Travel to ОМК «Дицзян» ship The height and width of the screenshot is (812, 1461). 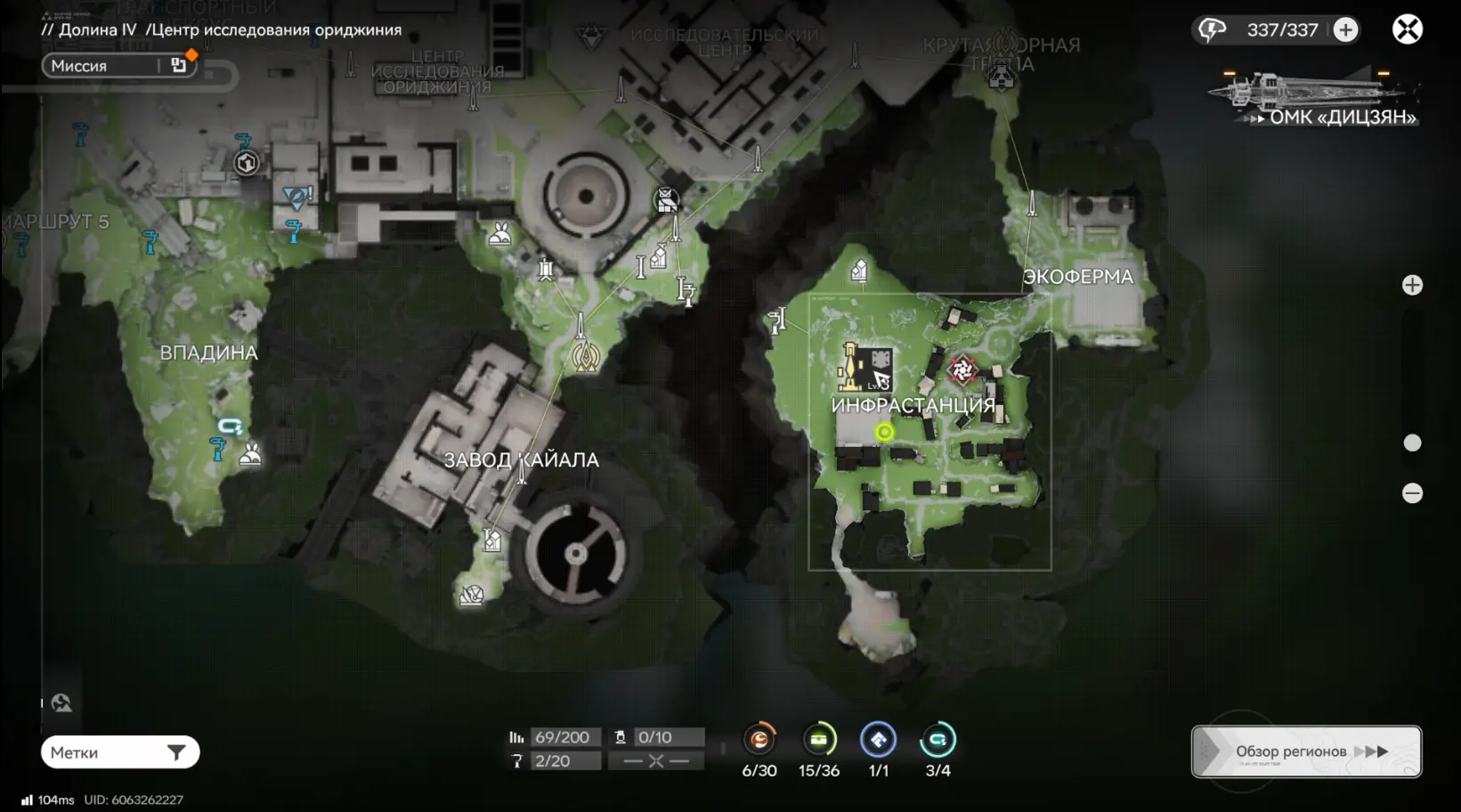click(1313, 100)
